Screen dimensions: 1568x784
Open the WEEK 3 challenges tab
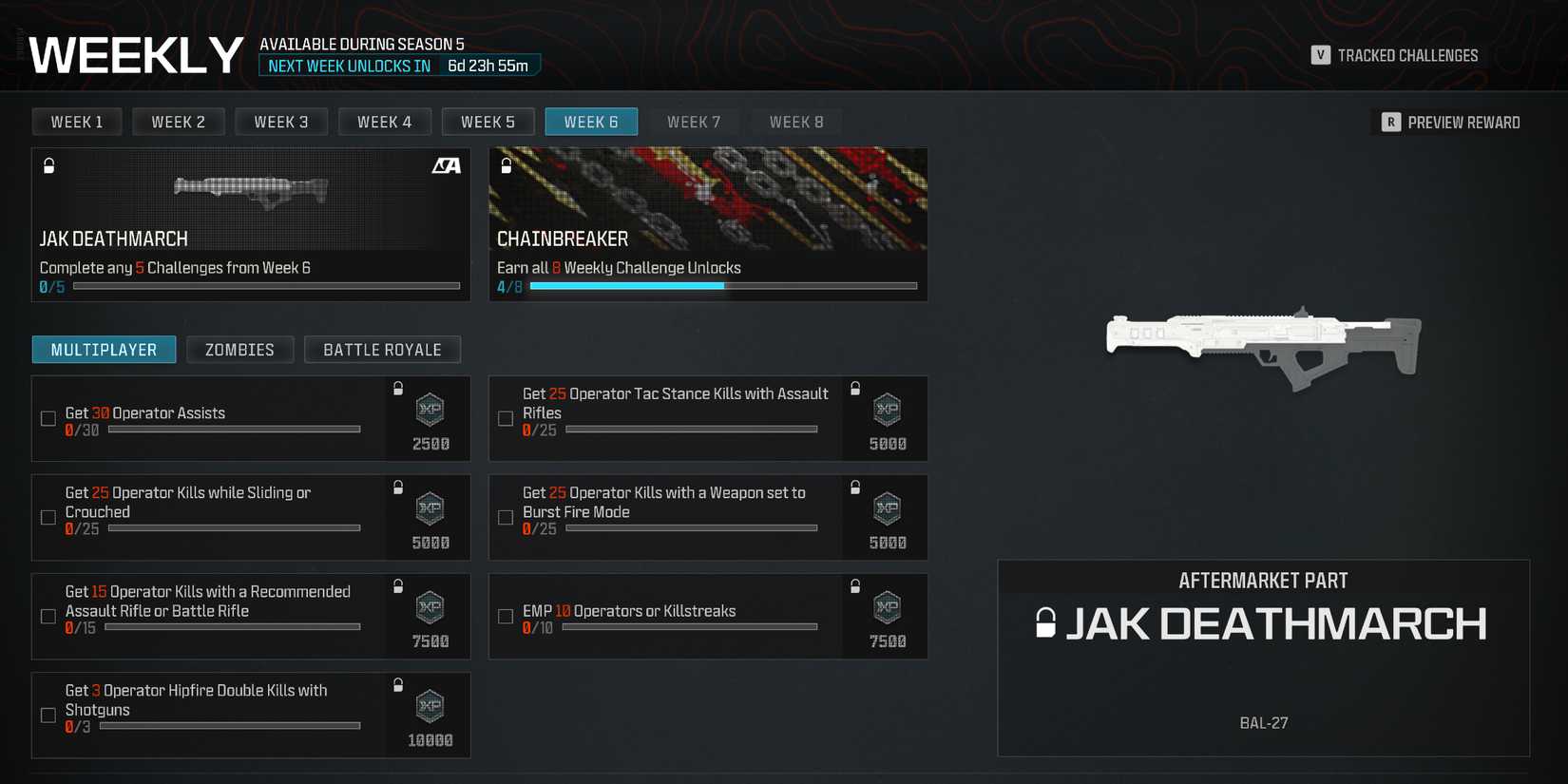point(281,121)
